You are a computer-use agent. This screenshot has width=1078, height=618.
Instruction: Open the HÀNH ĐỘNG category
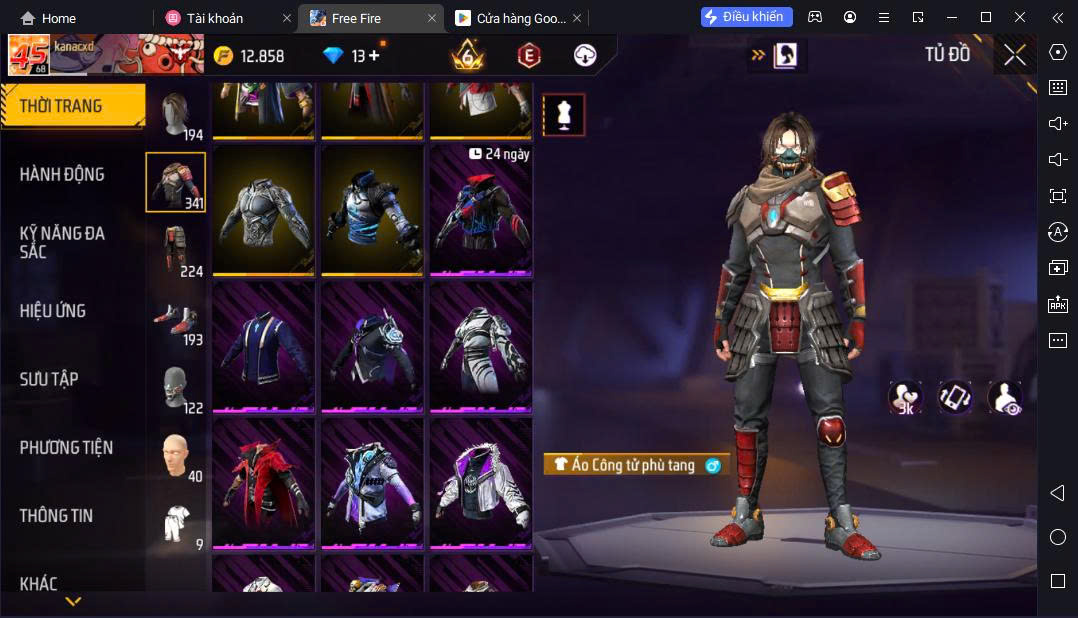[62, 174]
